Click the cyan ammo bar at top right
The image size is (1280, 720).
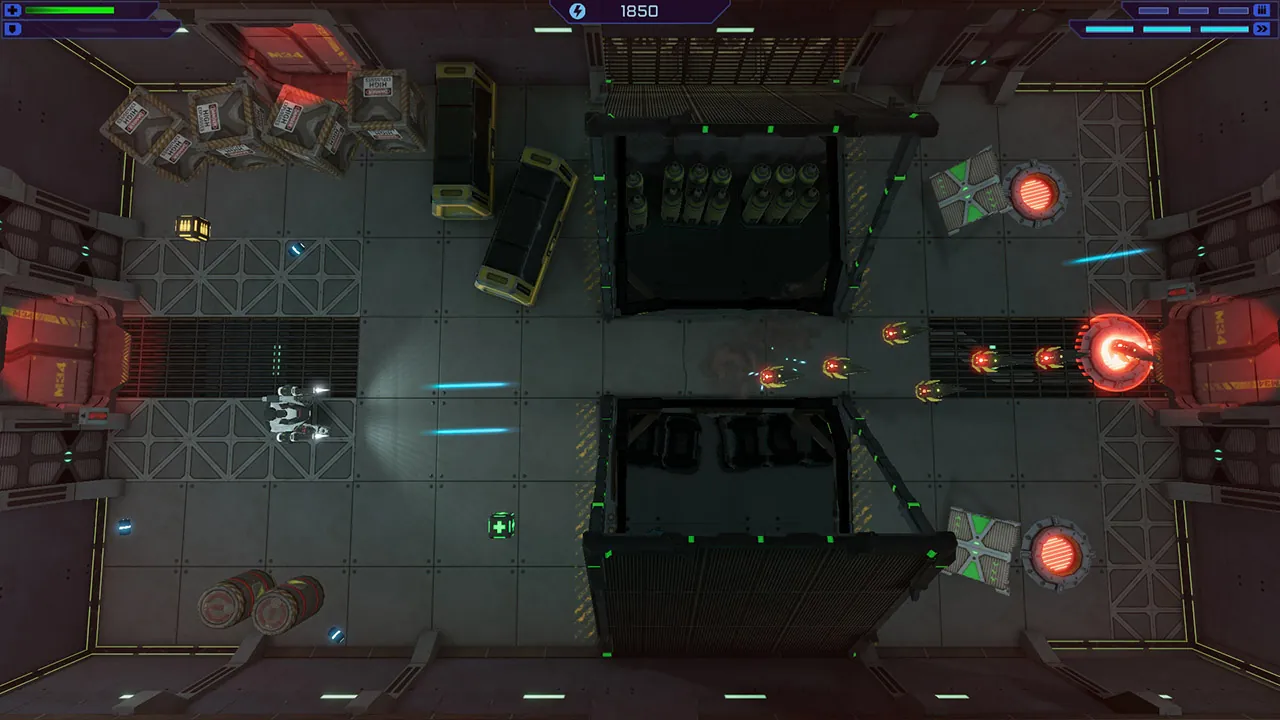pyautogui.click(x=1165, y=28)
